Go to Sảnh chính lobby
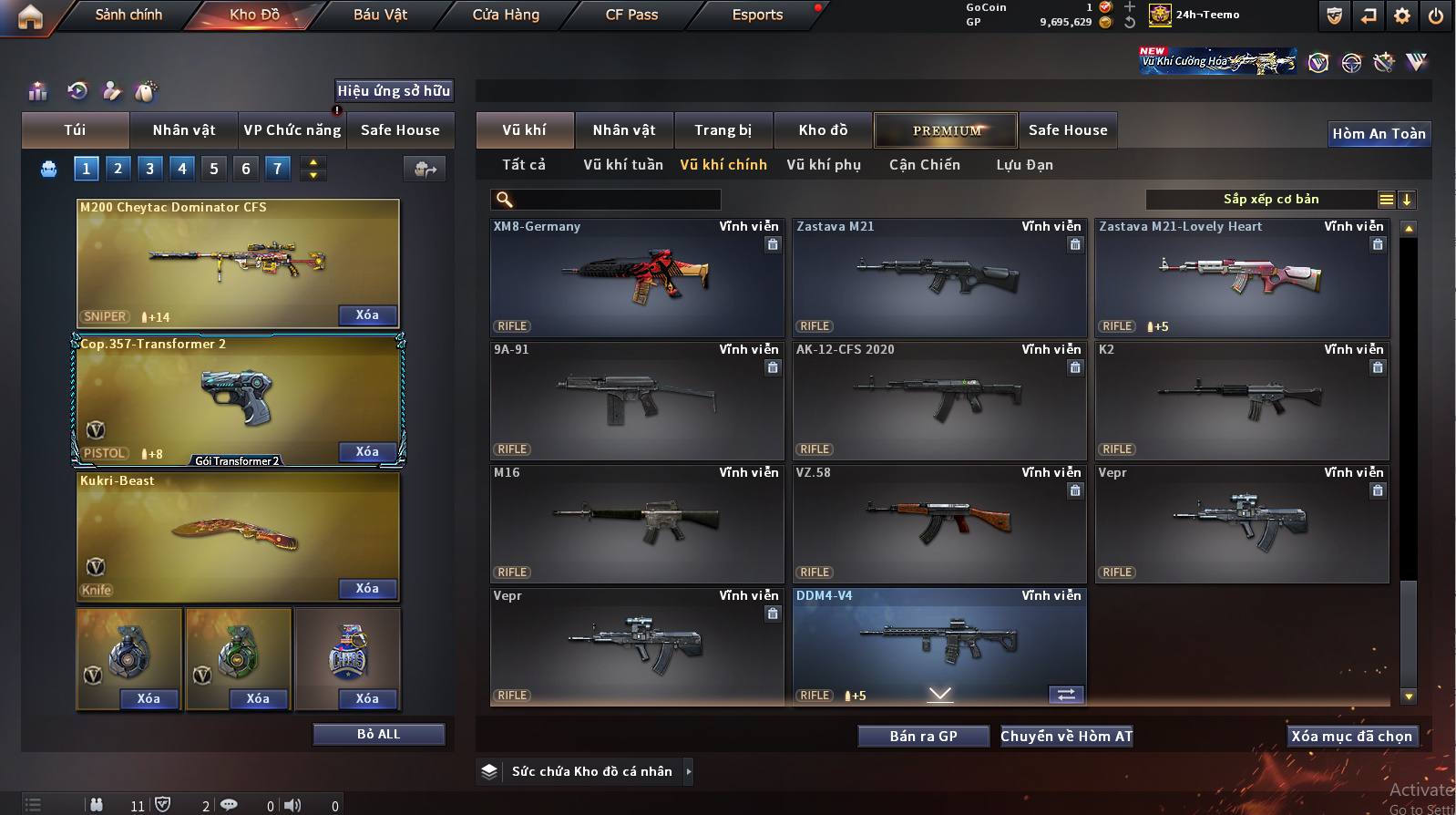1456x815 pixels. click(x=128, y=15)
